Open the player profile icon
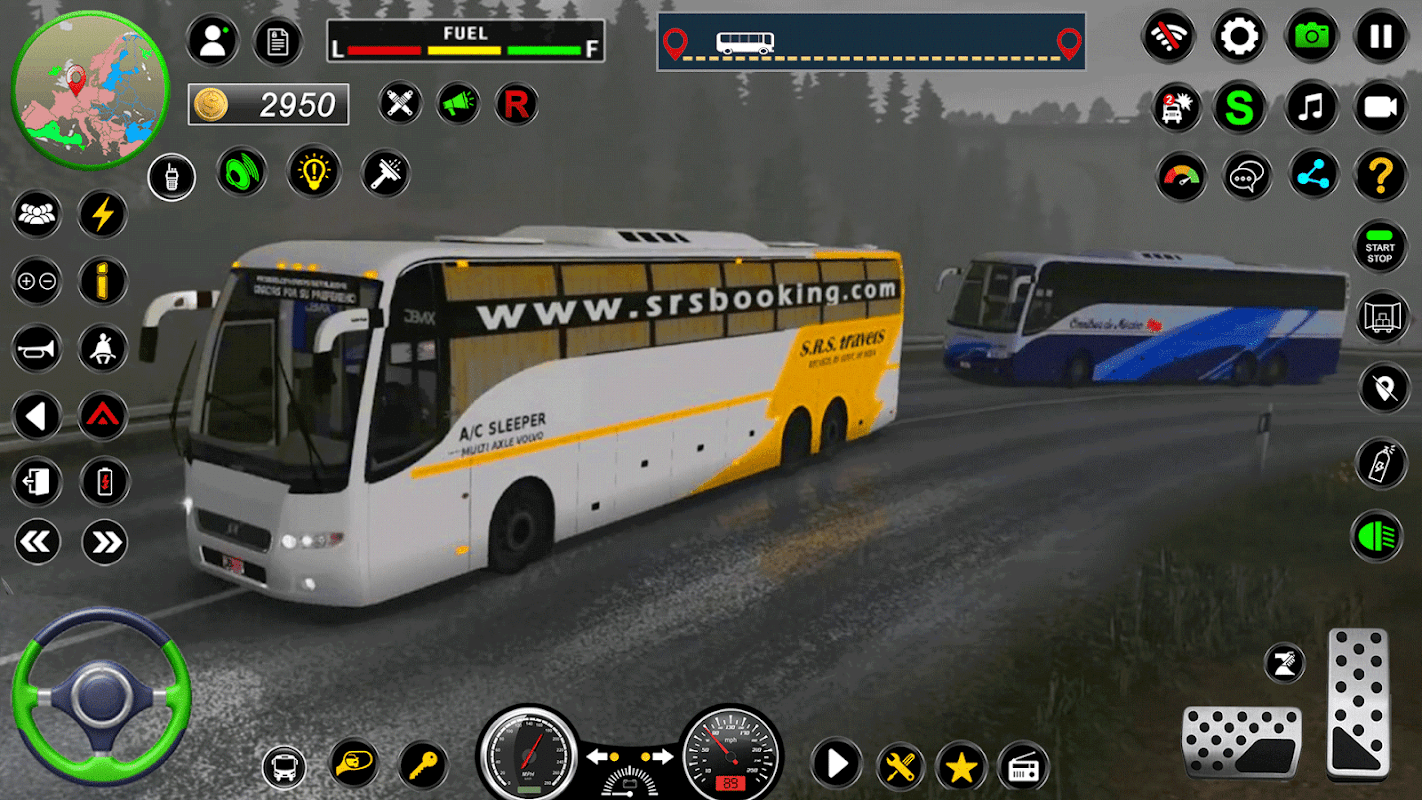Image resolution: width=1422 pixels, height=800 pixels. pos(212,40)
